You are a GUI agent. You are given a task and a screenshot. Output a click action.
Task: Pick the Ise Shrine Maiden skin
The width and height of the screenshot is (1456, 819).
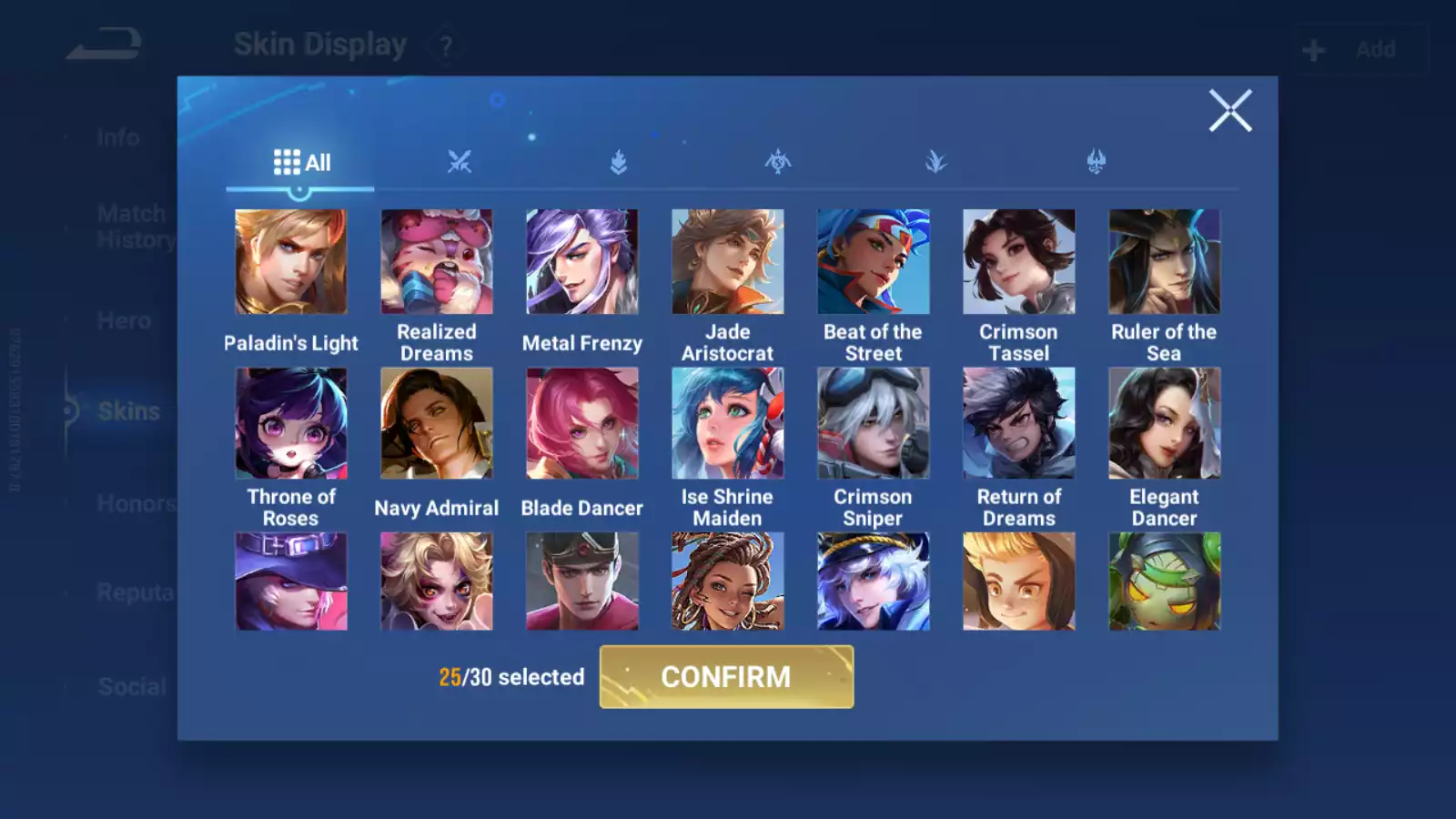pyautogui.click(x=728, y=423)
